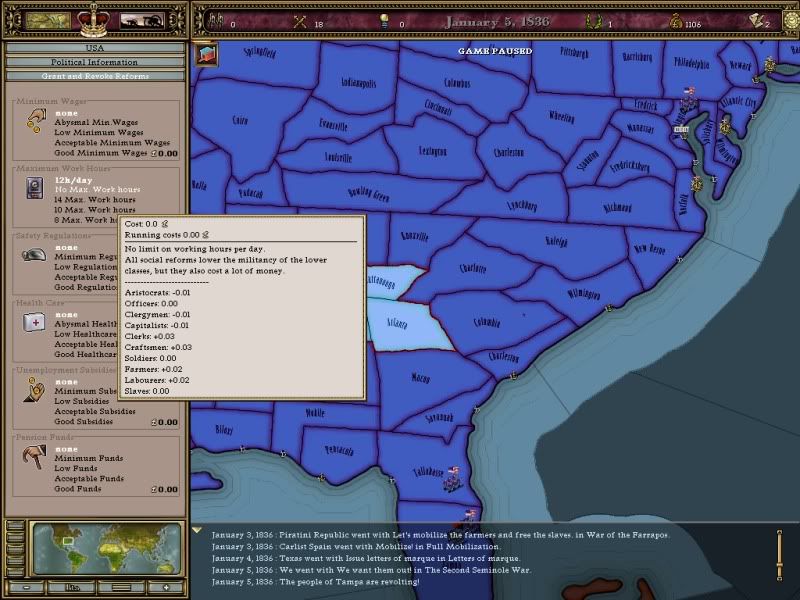Select Good Funds pension reform
Image resolution: width=800 pixels, height=600 pixels.
coord(79,489)
